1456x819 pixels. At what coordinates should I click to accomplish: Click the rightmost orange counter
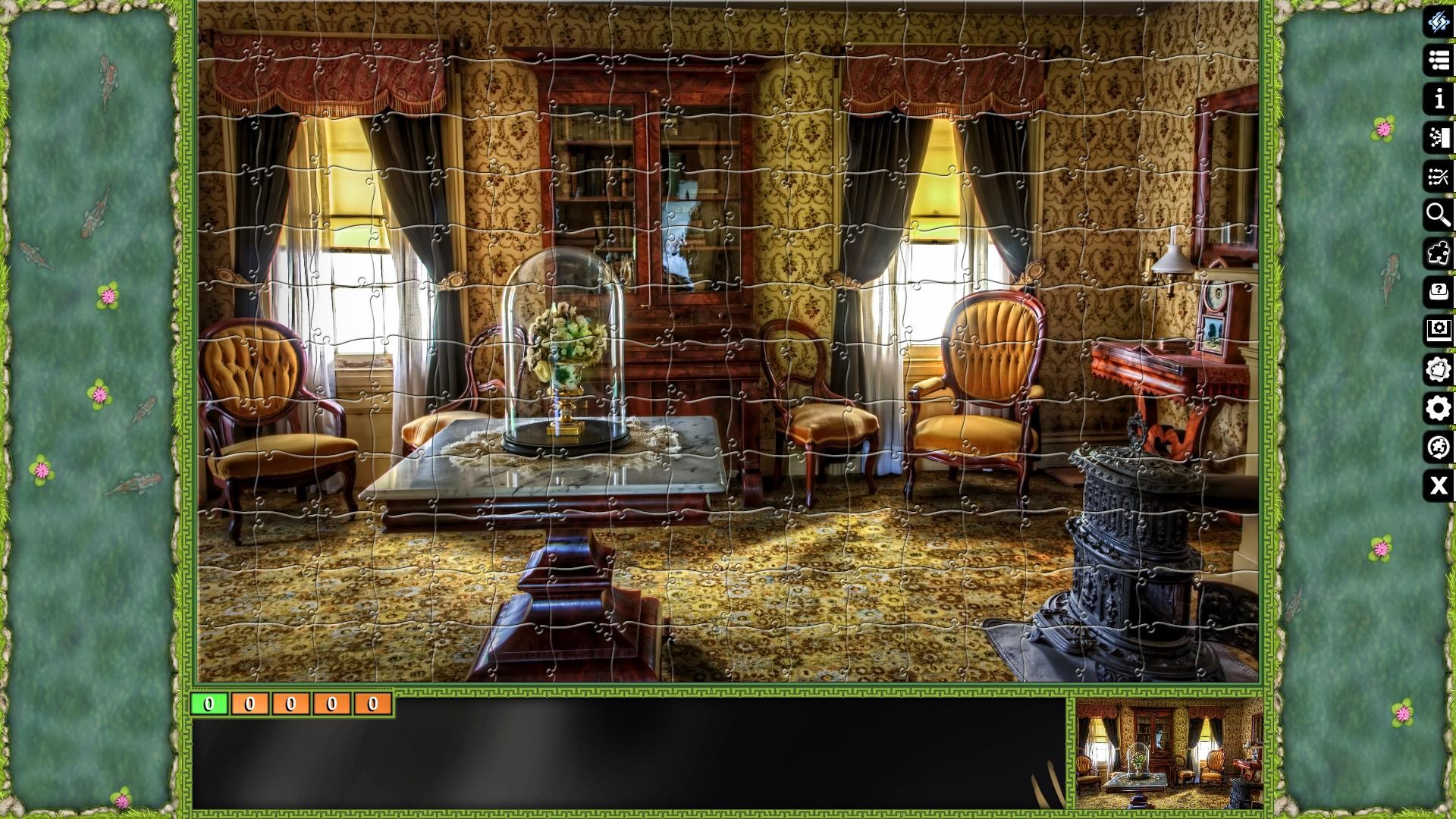point(372,704)
